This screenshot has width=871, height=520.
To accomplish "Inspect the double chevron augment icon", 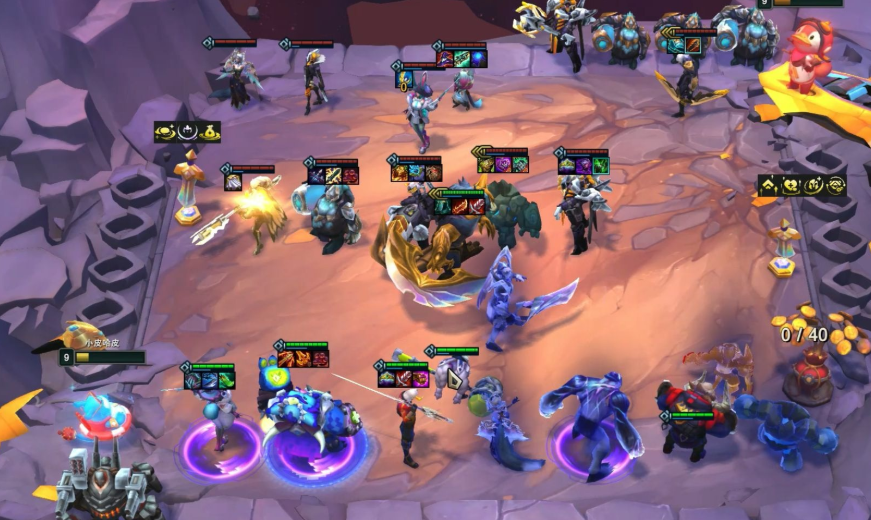I will 769,185.
